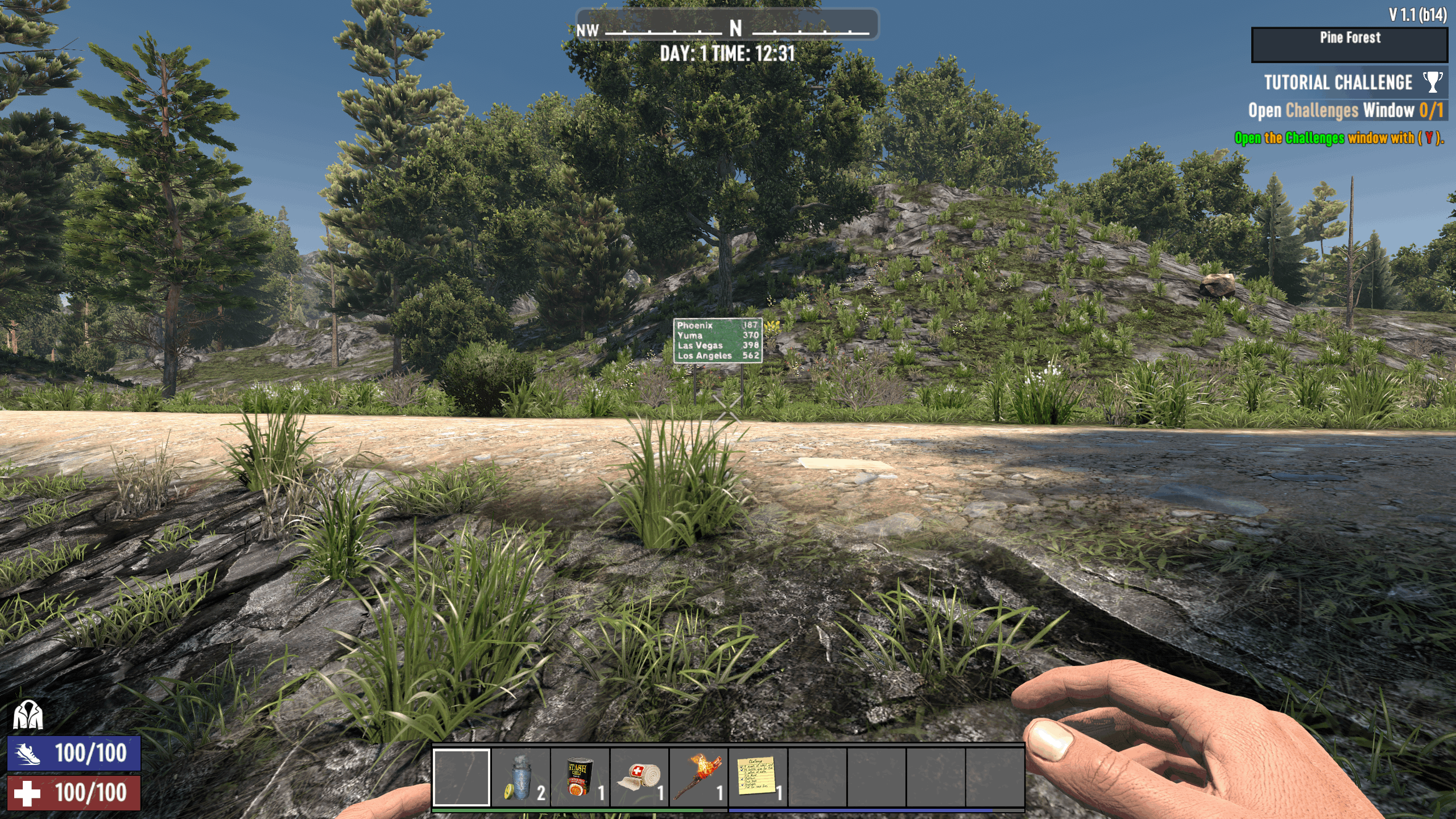
Task: Click the Tutorial Challenge trophy icon
Action: coord(1432,82)
